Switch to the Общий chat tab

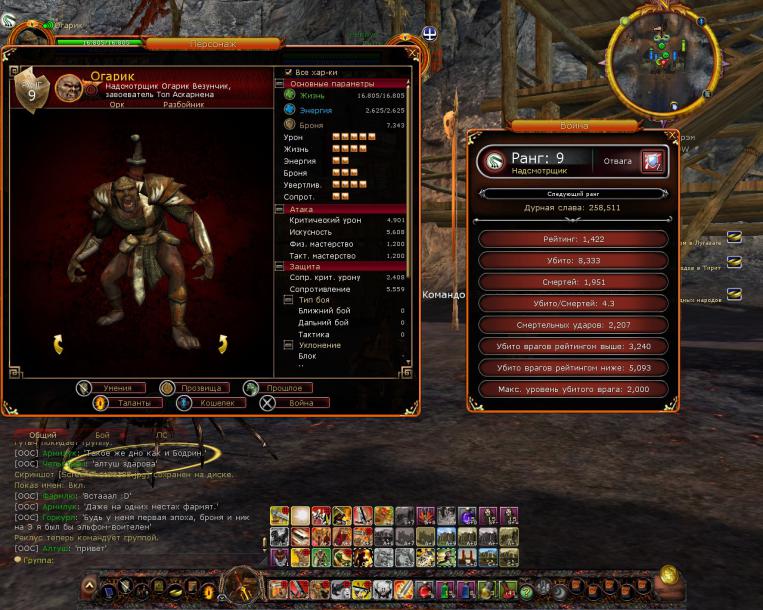(43, 435)
